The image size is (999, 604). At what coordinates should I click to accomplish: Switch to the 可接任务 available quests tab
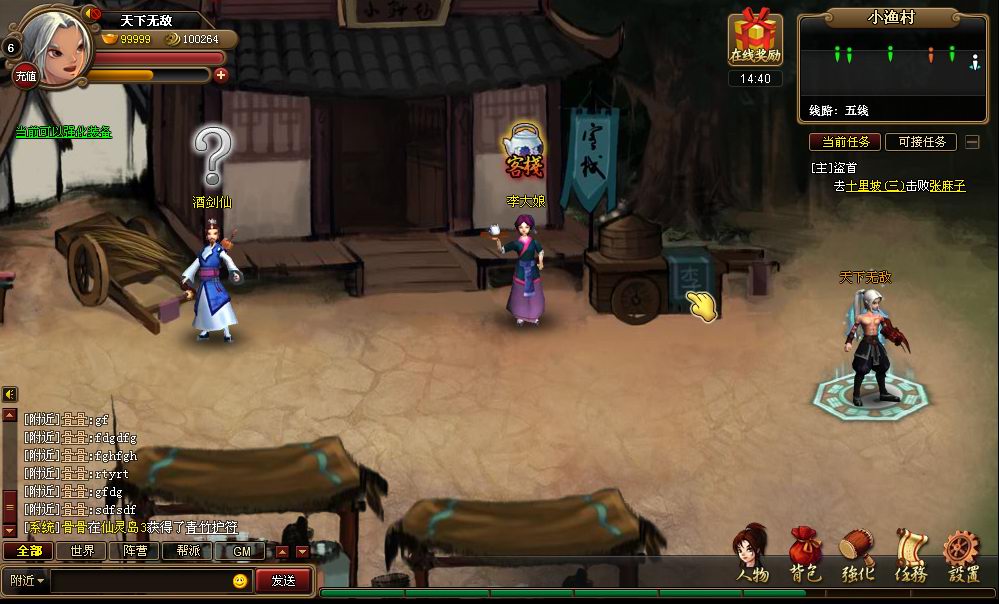pyautogui.click(x=921, y=142)
